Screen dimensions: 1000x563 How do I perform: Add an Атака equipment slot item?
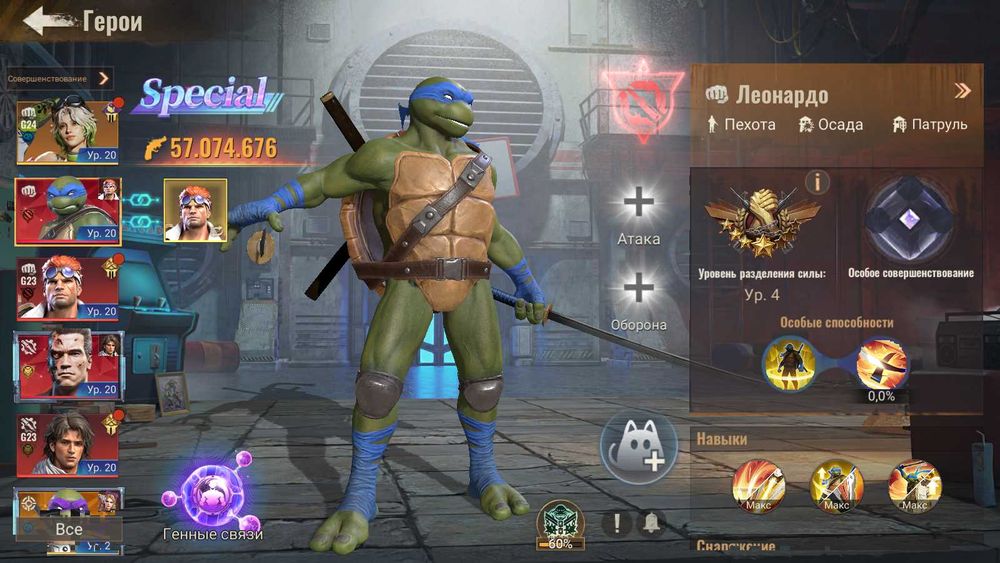638,203
